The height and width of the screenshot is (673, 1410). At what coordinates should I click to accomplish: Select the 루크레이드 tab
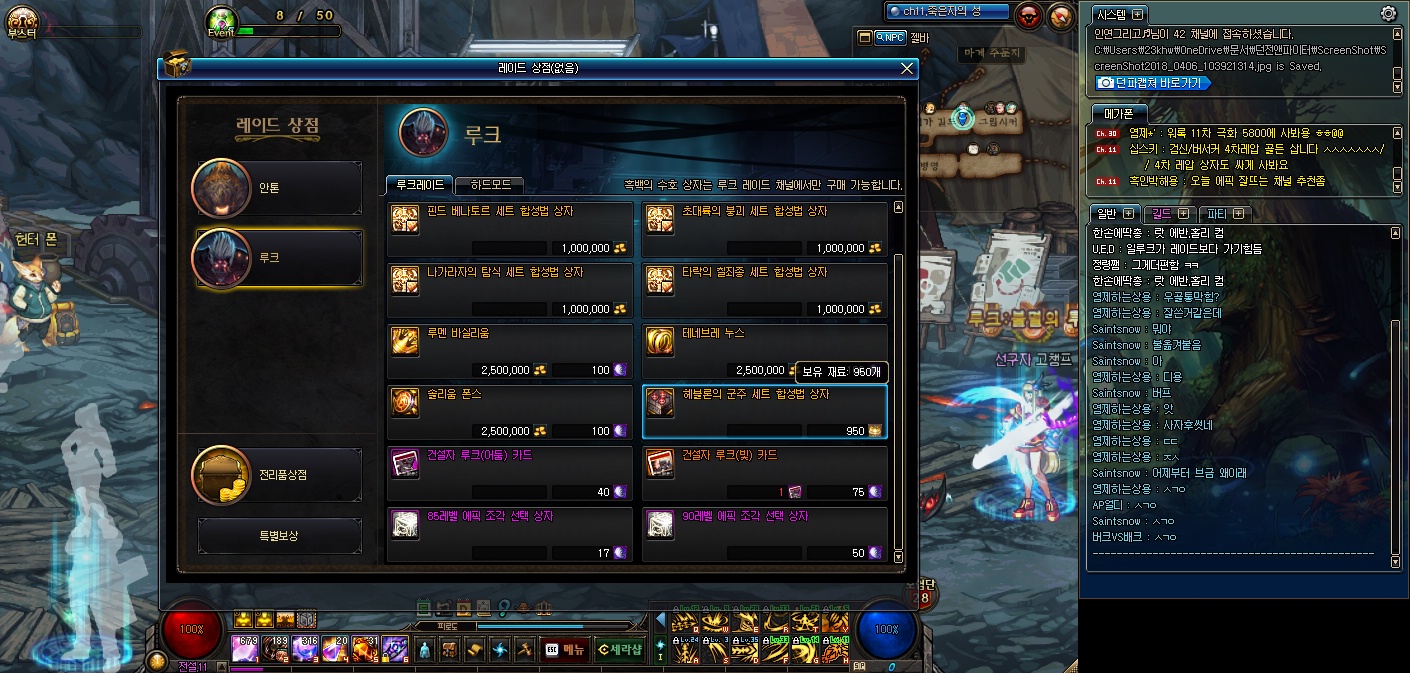click(419, 185)
